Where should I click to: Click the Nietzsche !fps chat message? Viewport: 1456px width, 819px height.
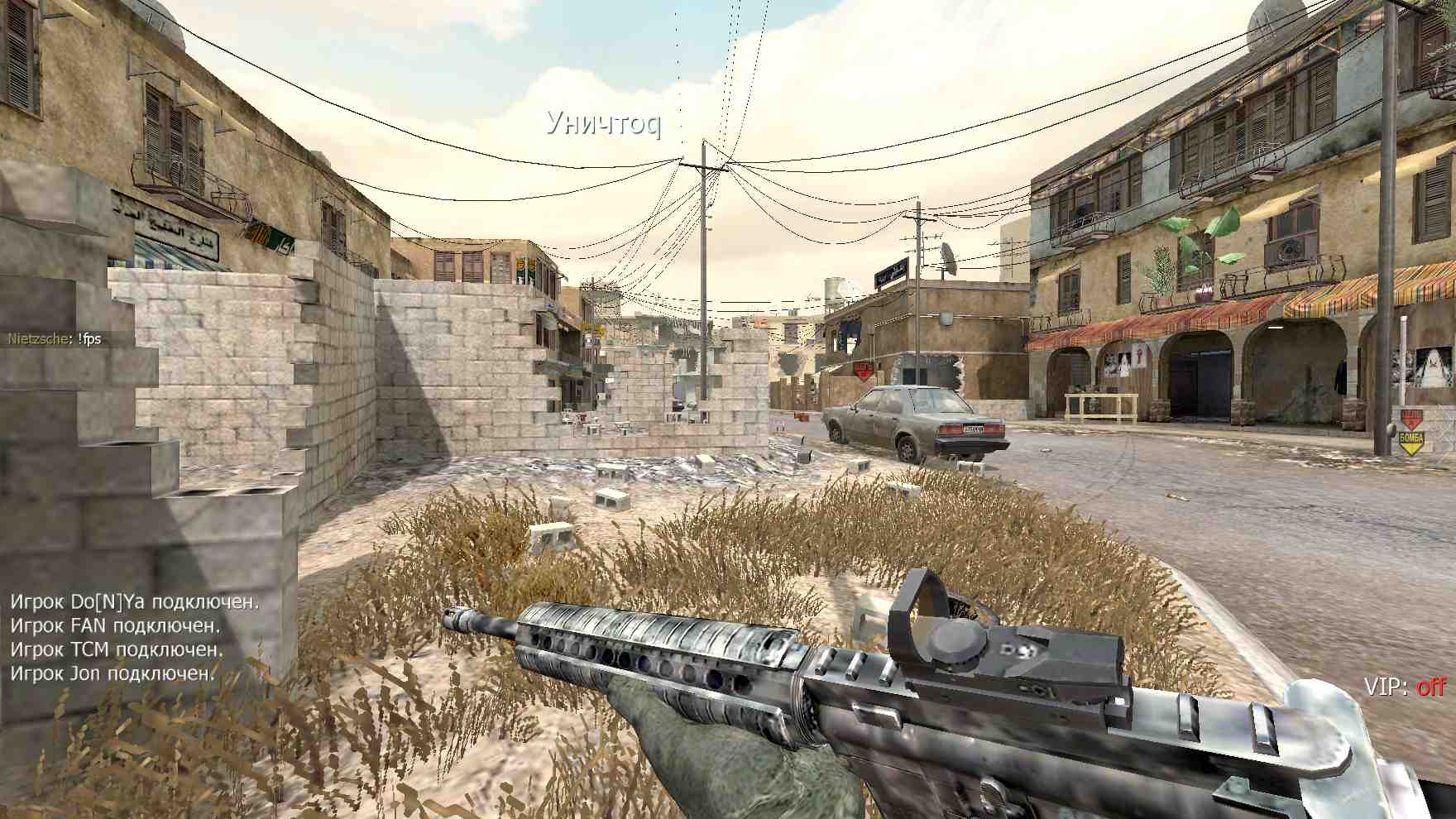(55, 338)
